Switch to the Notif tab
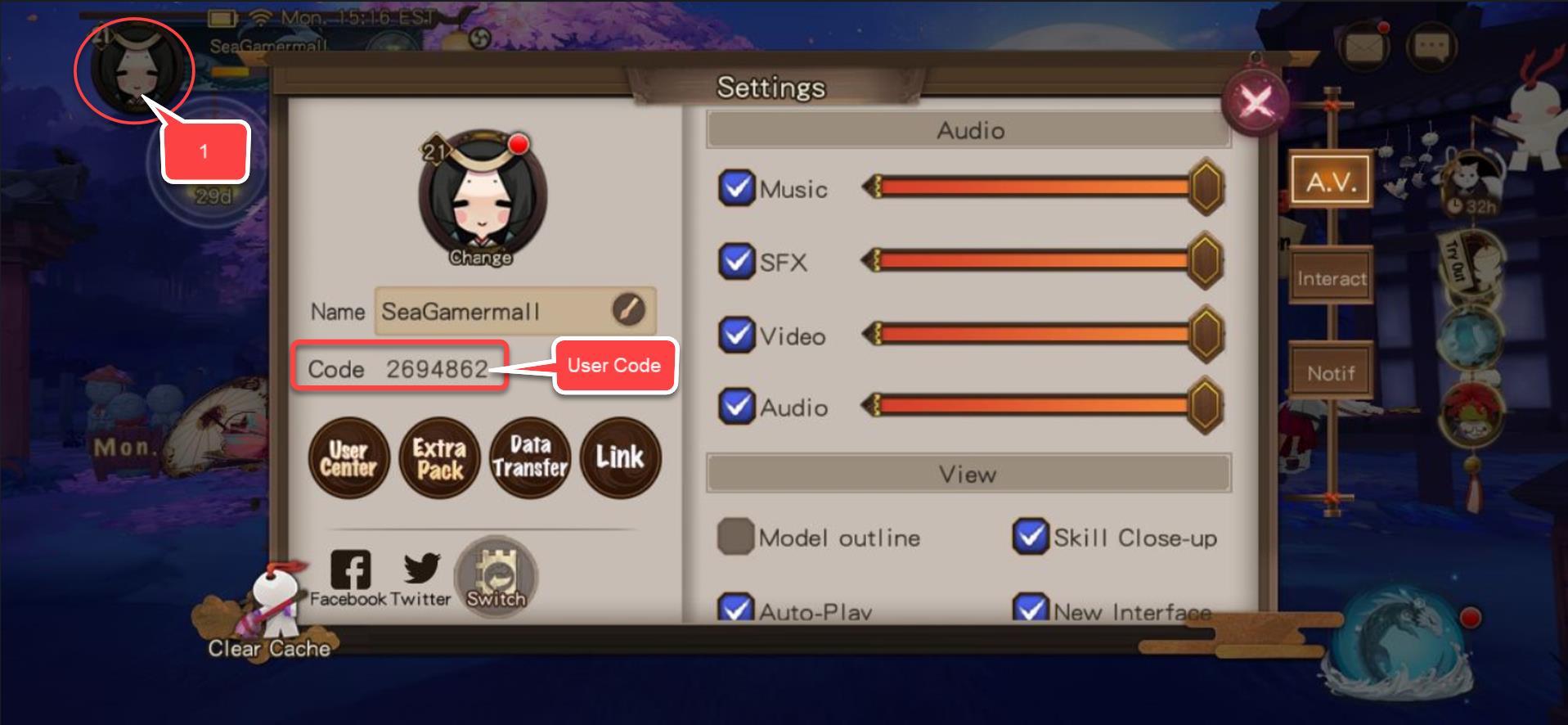 pyautogui.click(x=1331, y=373)
